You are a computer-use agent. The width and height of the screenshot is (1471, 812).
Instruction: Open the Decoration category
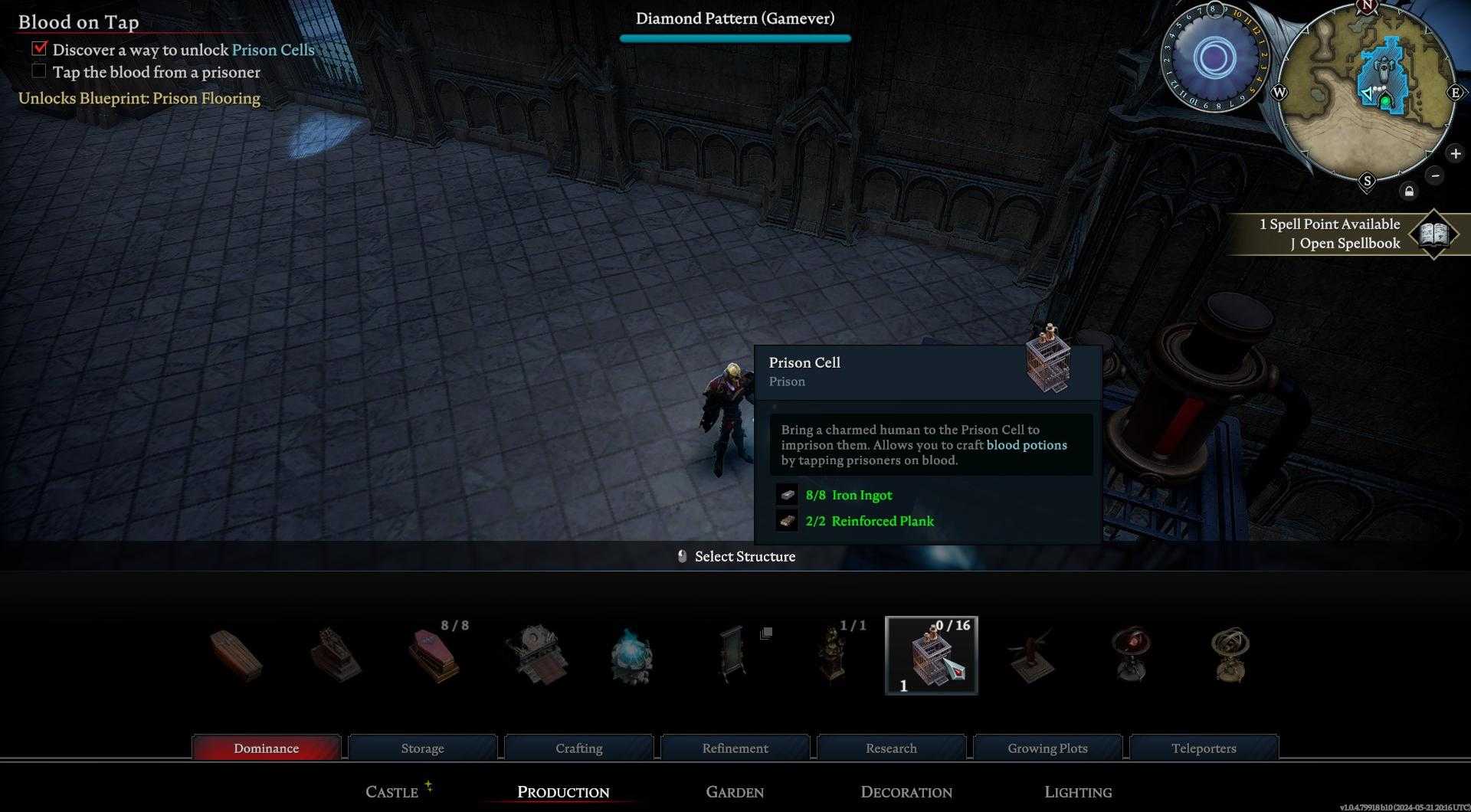(x=906, y=792)
